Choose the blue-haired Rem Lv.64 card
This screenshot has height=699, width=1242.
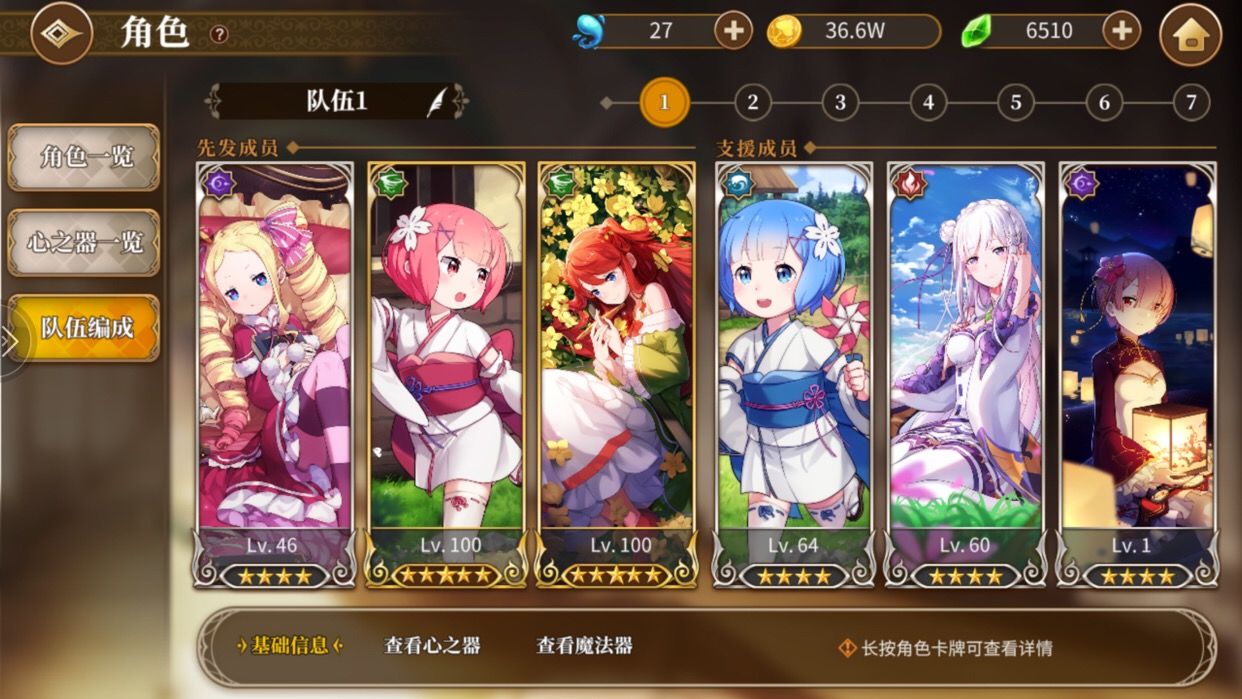[x=793, y=360]
